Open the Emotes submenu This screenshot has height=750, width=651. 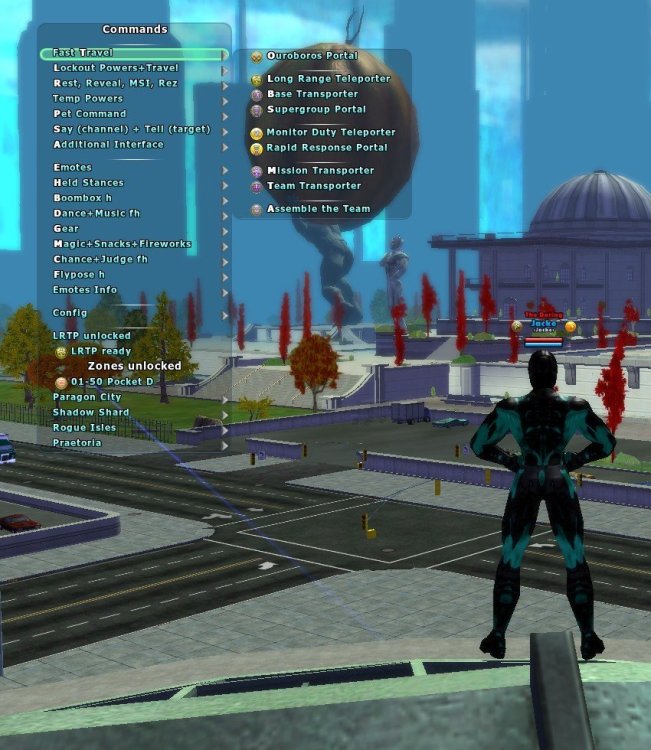[72, 168]
